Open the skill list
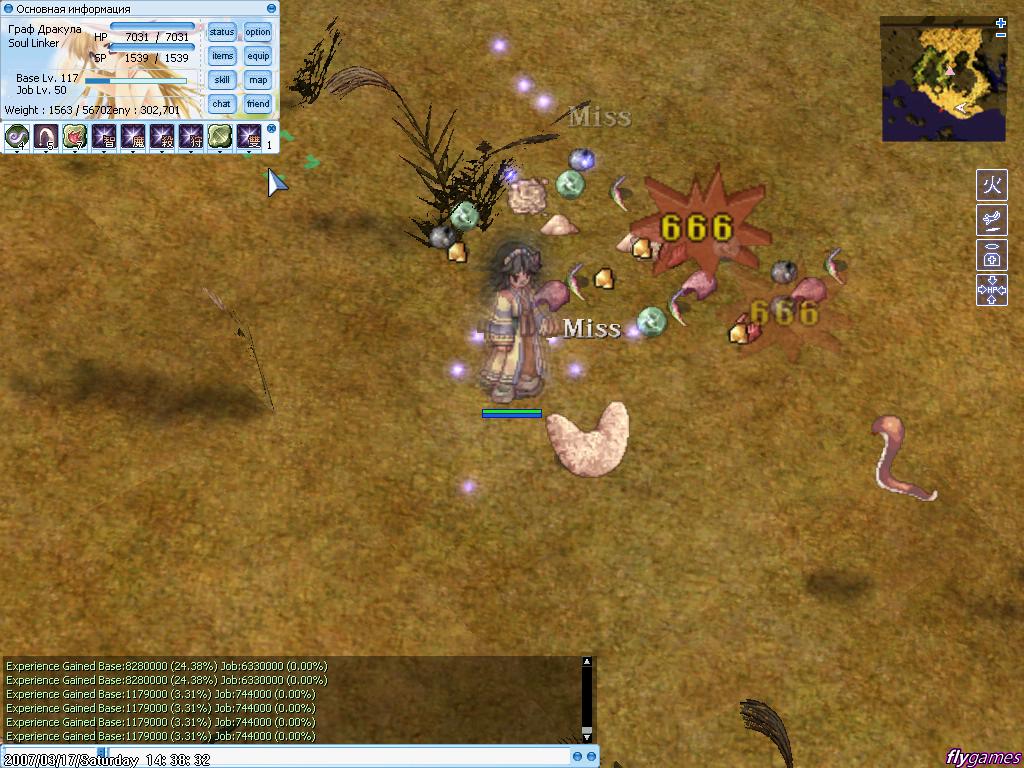The height and width of the screenshot is (768, 1024). pos(222,80)
